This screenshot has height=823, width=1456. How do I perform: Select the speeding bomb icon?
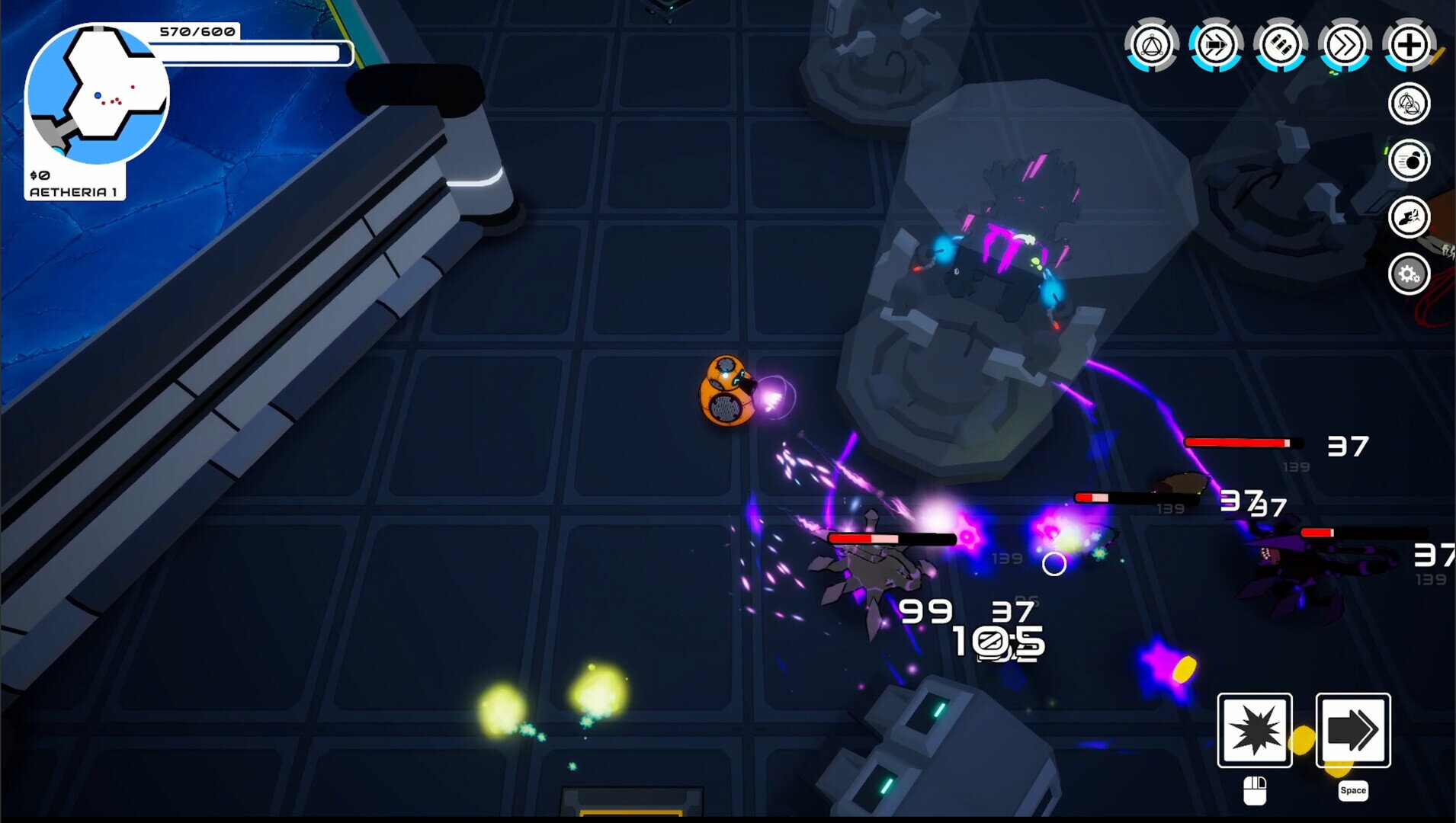coord(1409,161)
